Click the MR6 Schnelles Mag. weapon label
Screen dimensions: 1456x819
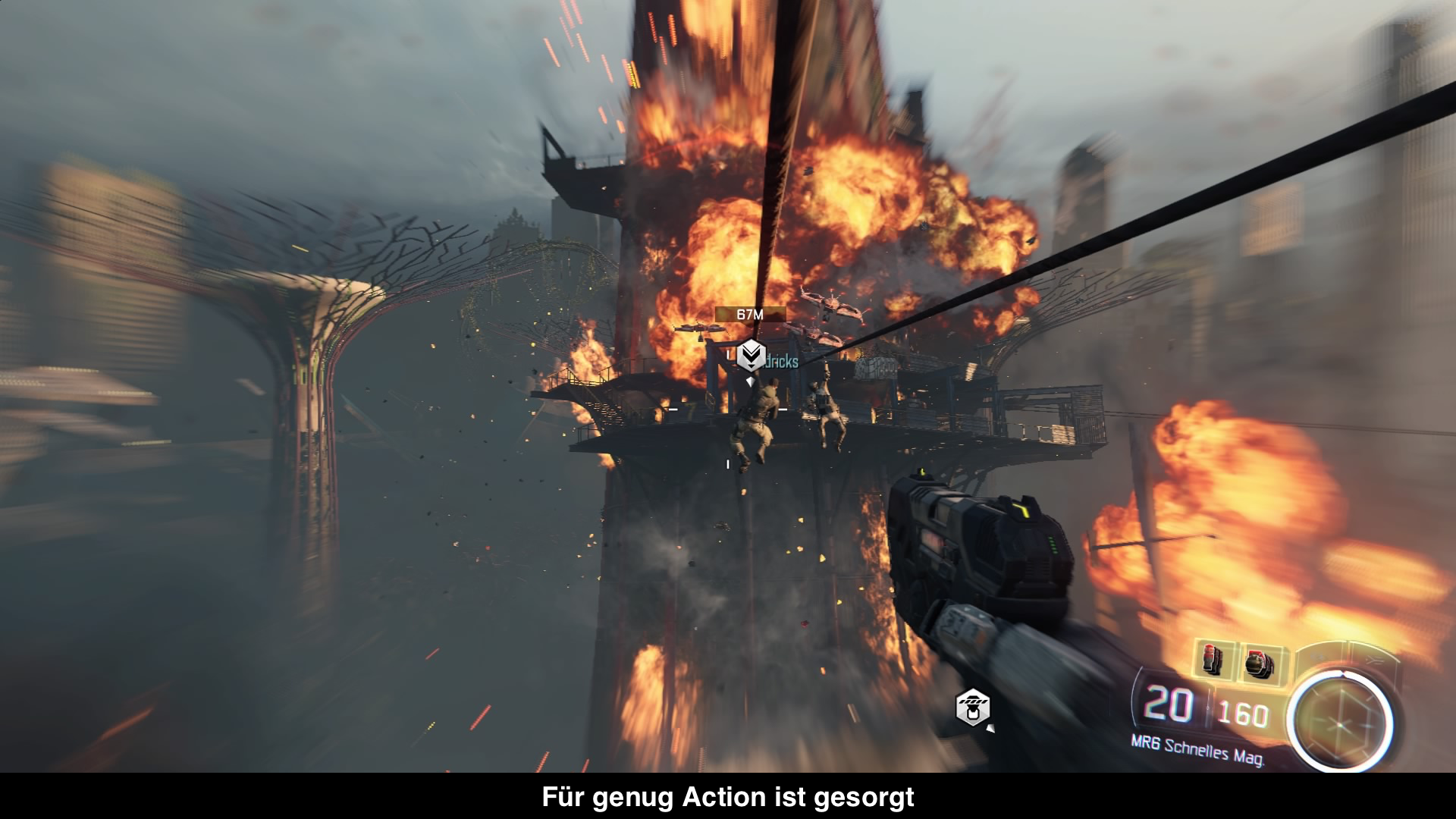click(x=1197, y=749)
